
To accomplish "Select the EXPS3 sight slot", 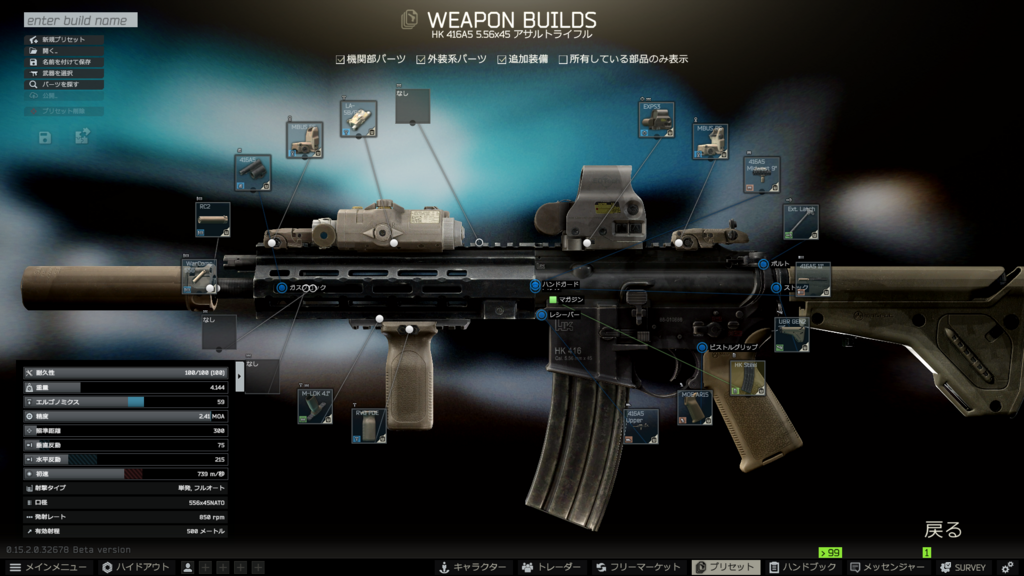I will [x=656, y=119].
